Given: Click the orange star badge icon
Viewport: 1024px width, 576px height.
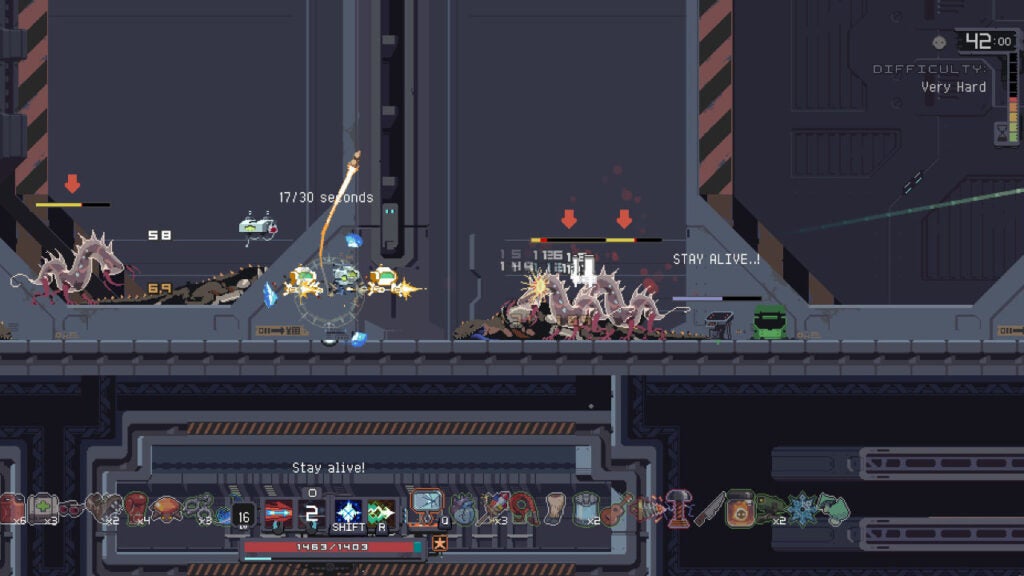Looking at the screenshot, I should [x=439, y=544].
